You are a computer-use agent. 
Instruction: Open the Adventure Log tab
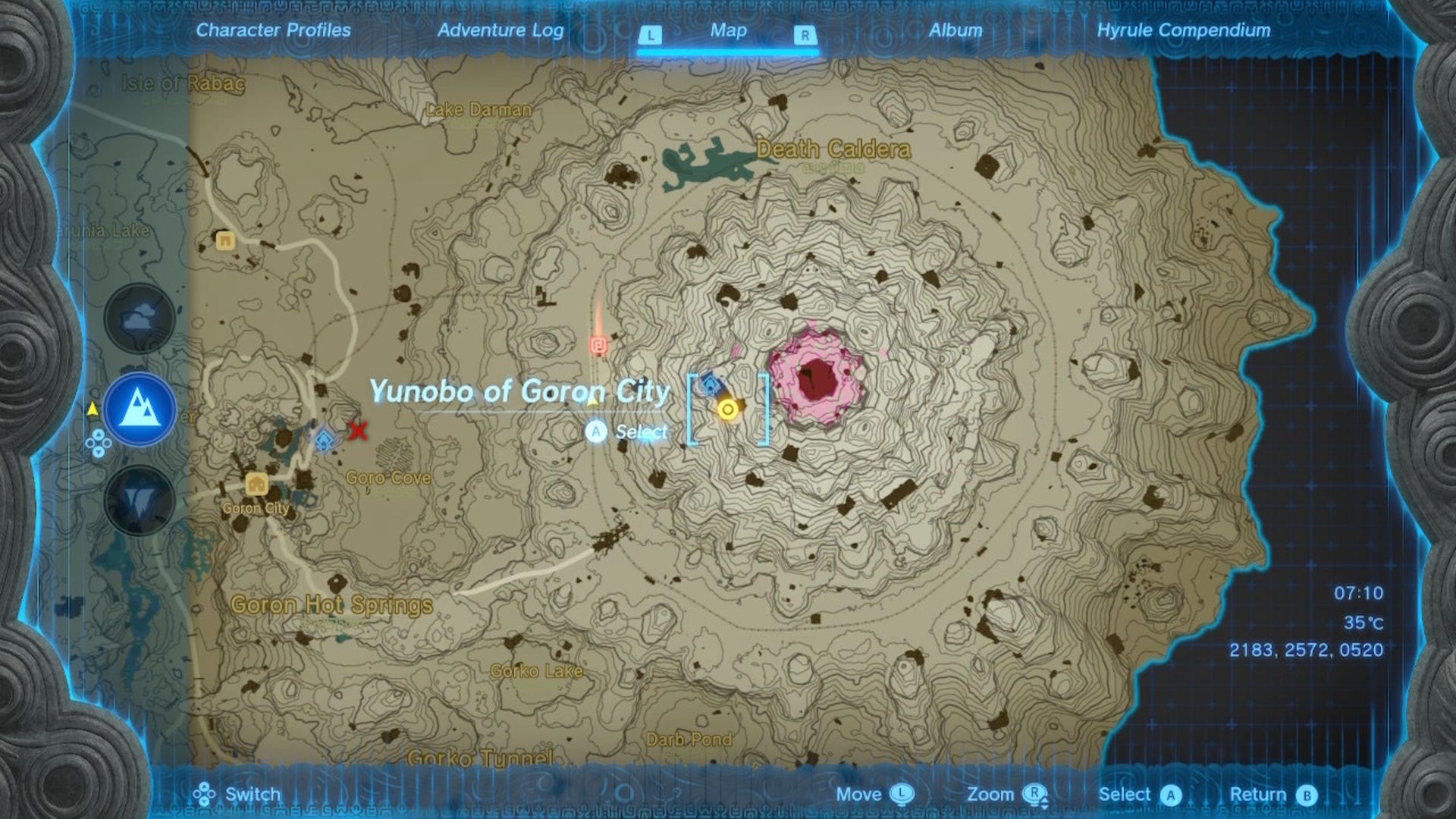point(498,31)
